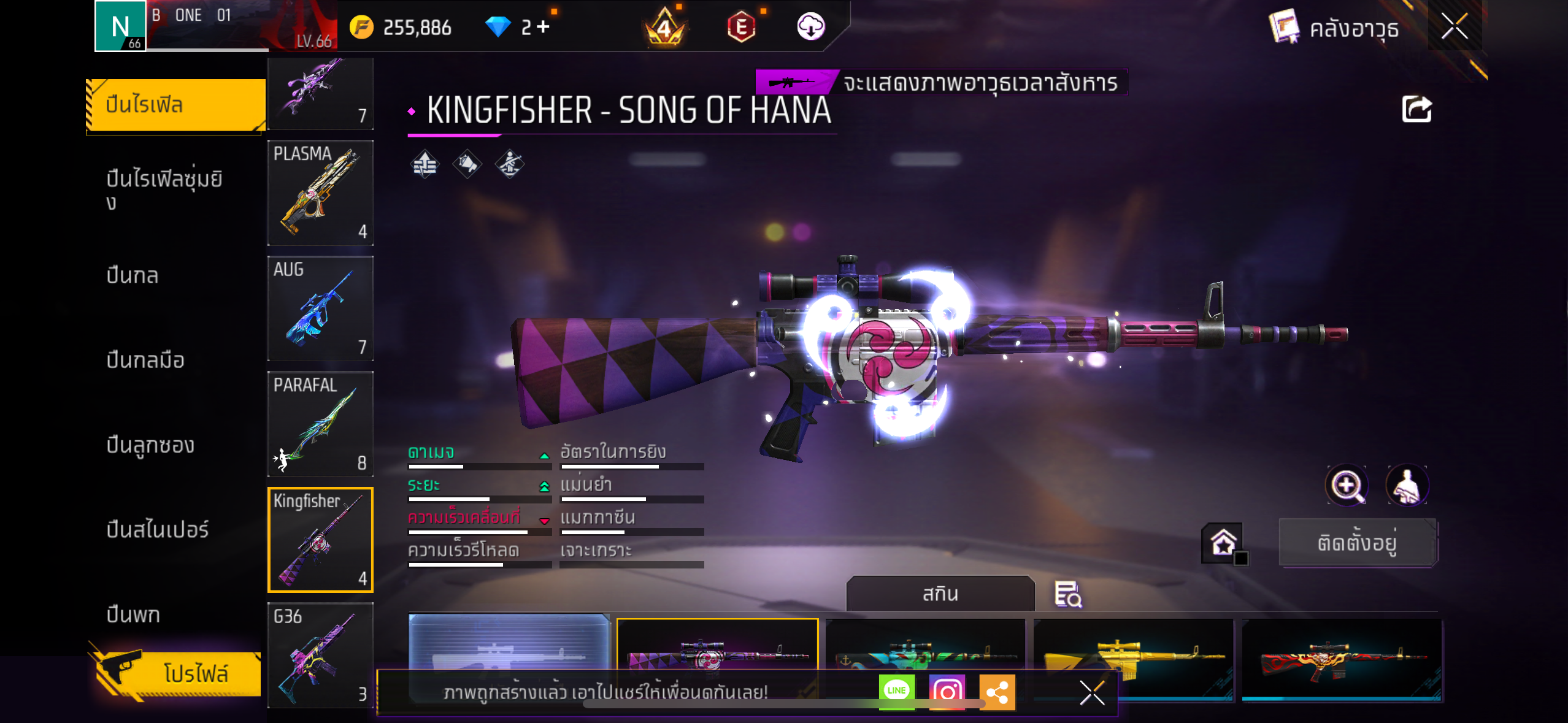Open the ปืนกลมือ SMG category
This screenshot has width=1568, height=723.
pos(145,361)
